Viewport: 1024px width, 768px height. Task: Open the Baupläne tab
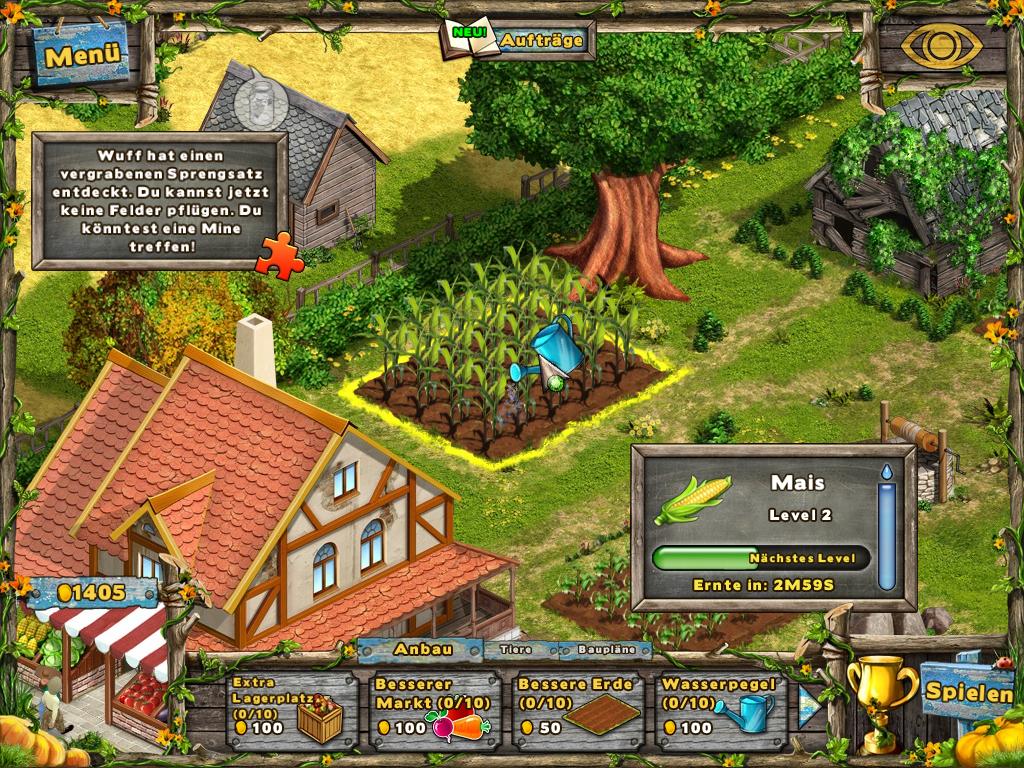600,650
